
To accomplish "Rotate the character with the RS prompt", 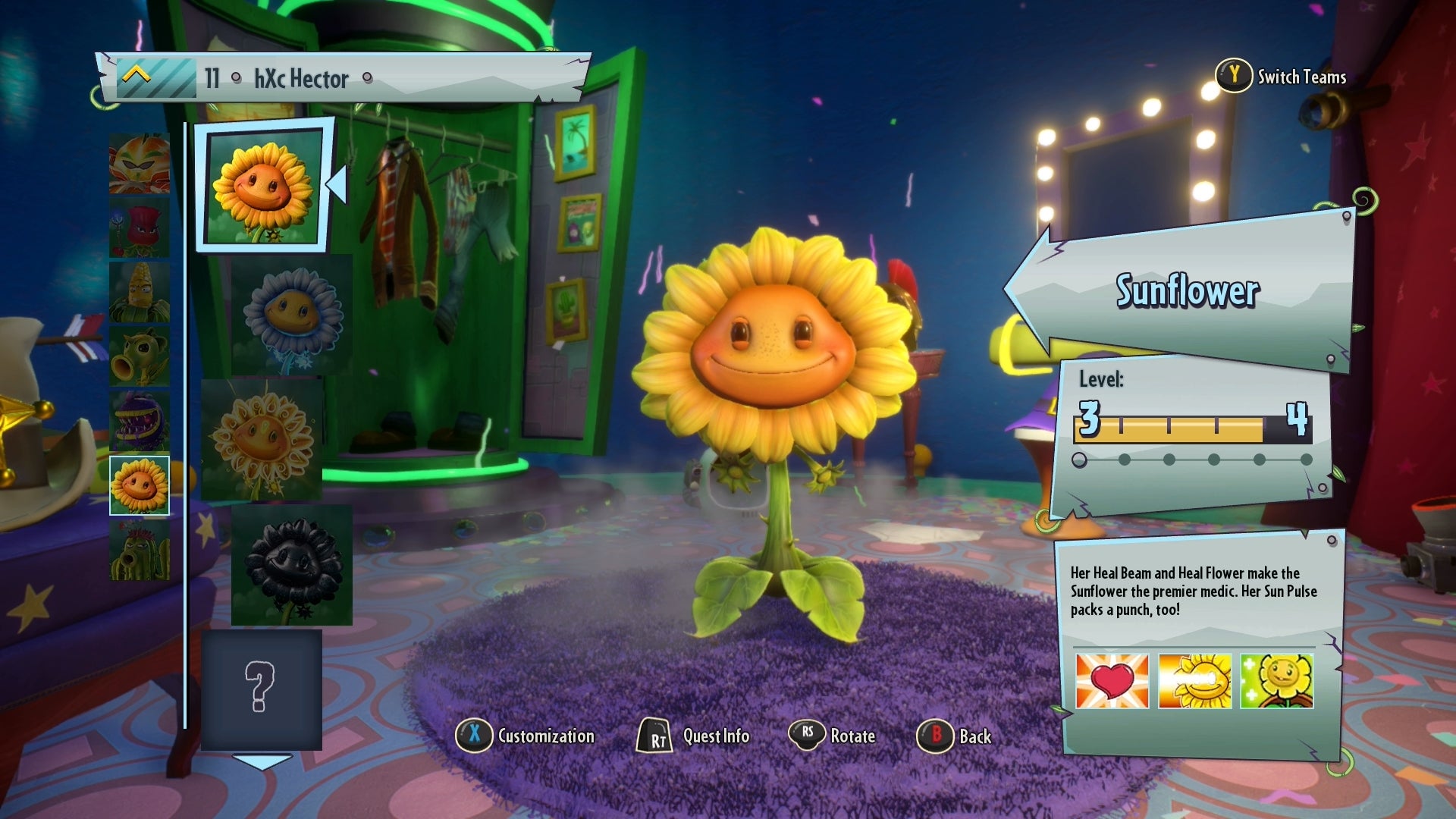I will [x=805, y=735].
